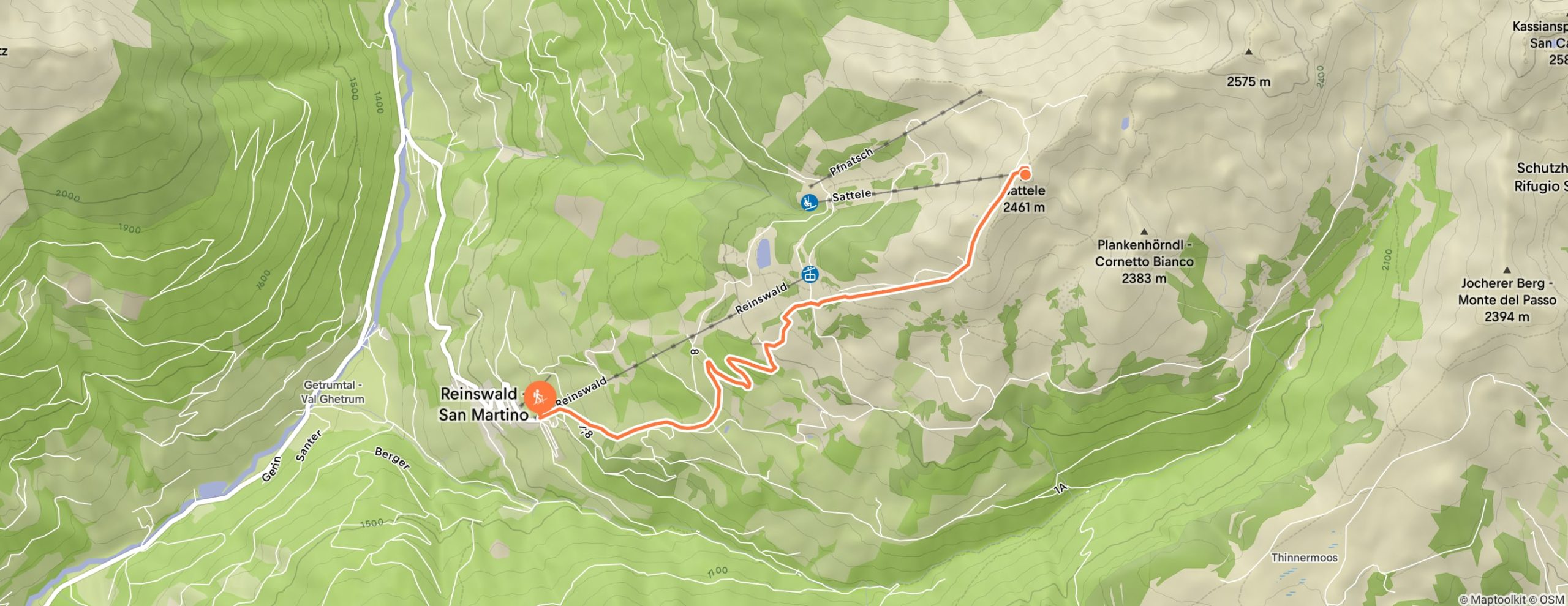
Task: Select the orange route endpoint dot near Sattele
Action: pyautogui.click(x=1025, y=174)
